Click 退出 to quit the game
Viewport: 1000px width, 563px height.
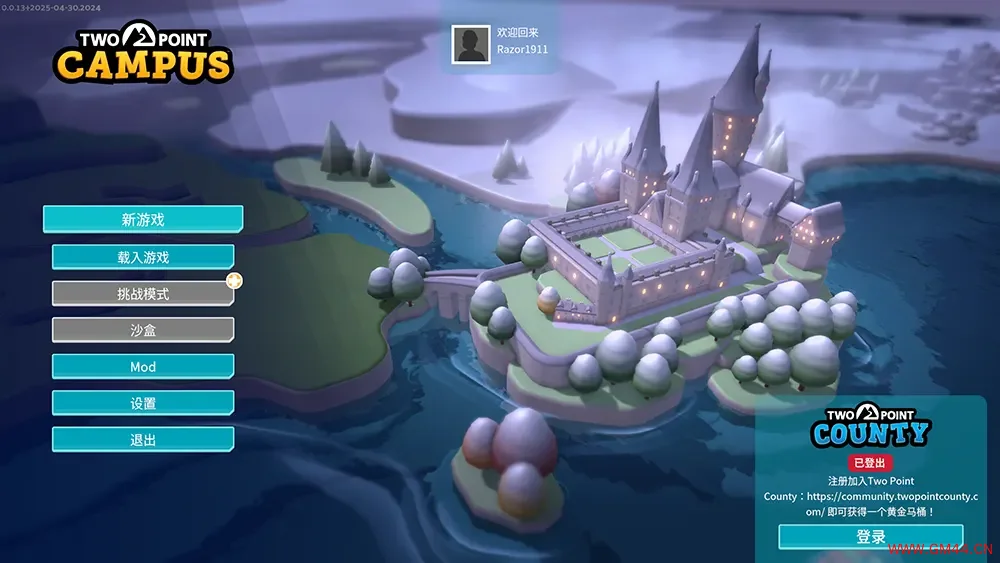coord(143,439)
